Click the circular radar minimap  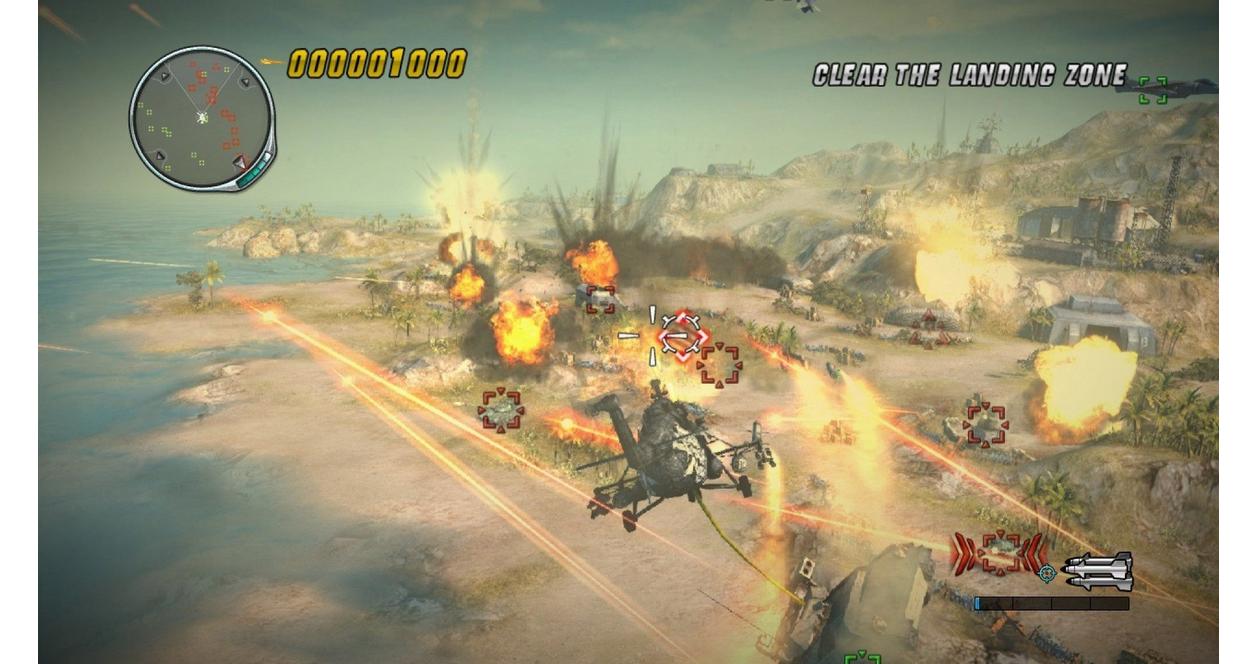[x=202, y=118]
